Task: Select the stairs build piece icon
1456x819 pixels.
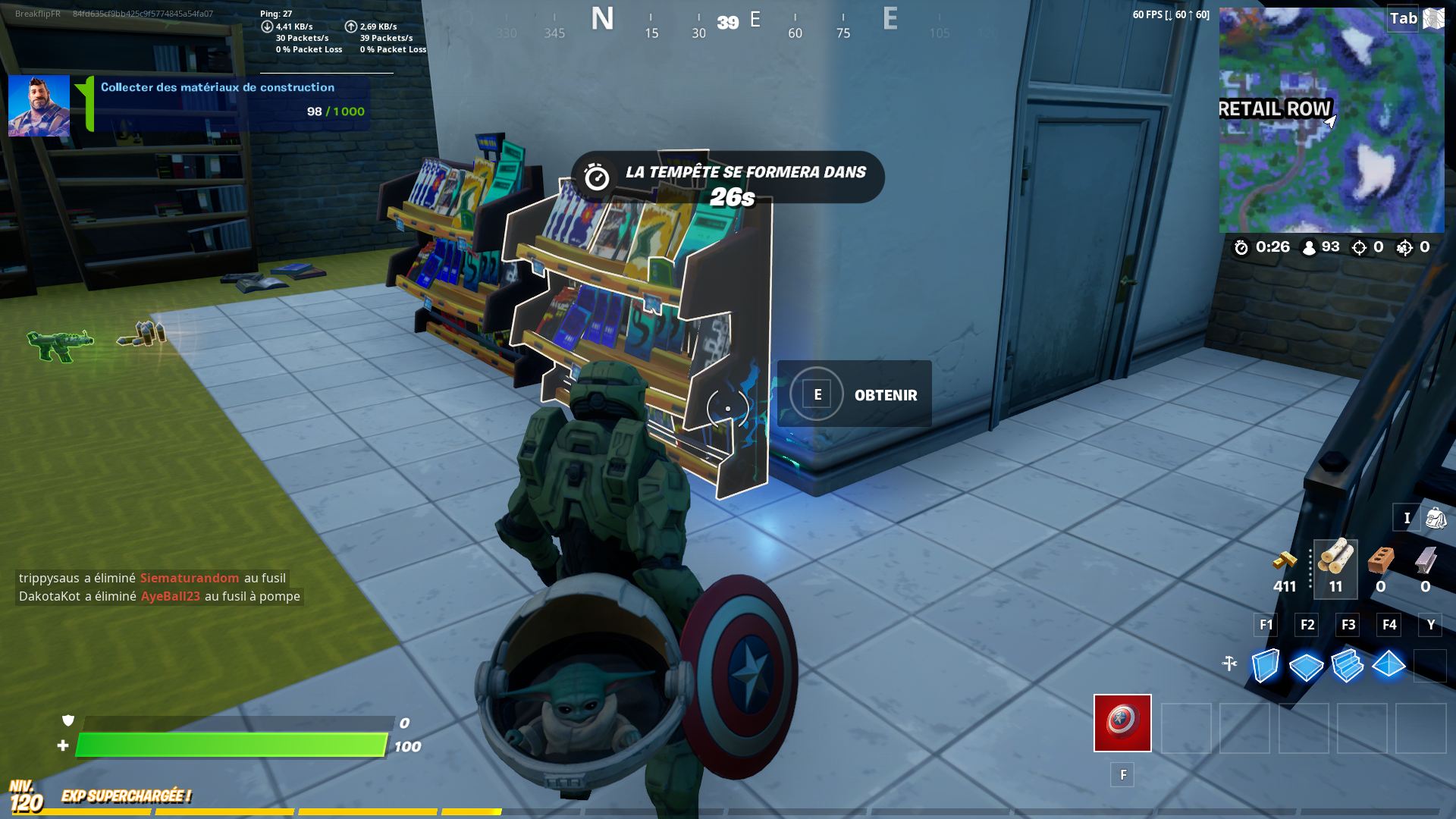Action: click(1349, 666)
